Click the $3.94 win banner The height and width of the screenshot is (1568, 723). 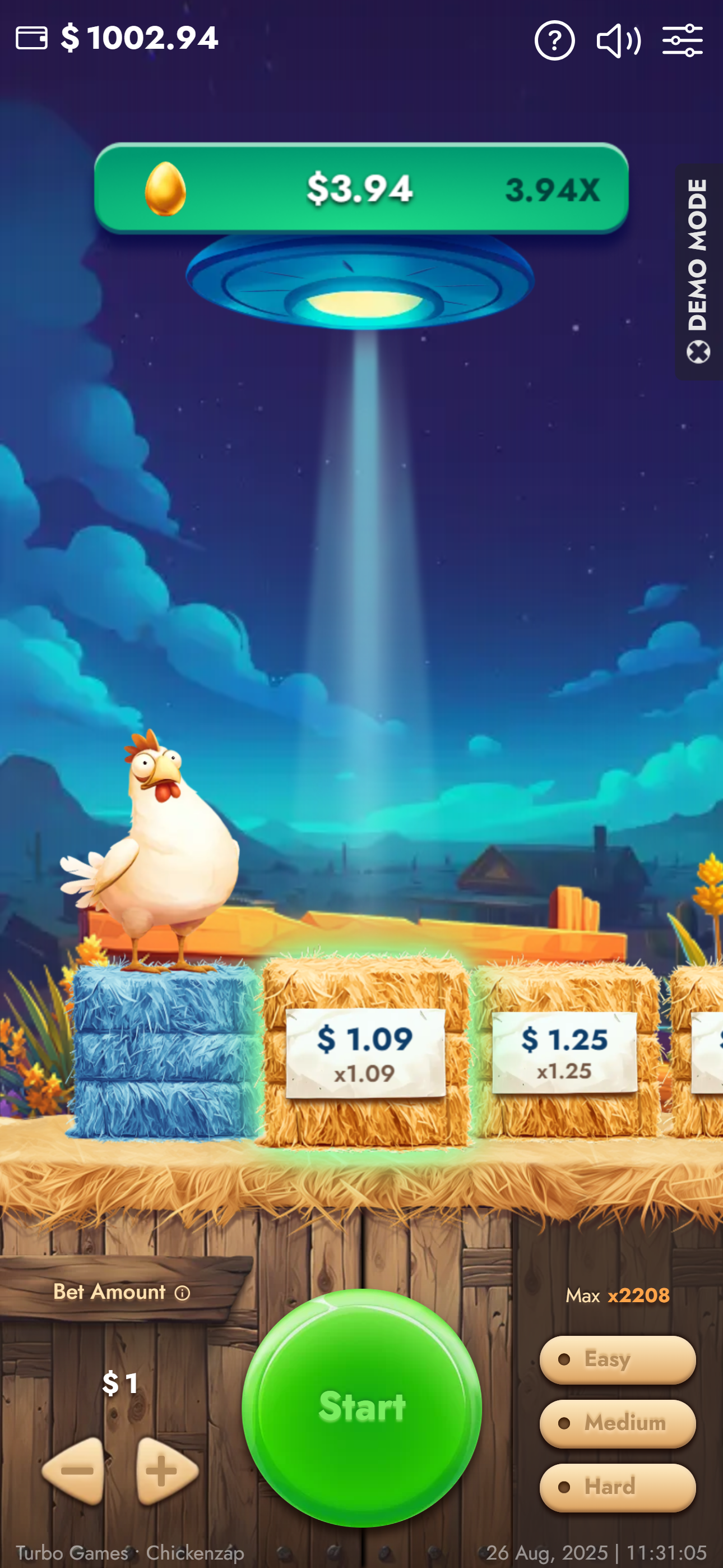coord(361,187)
